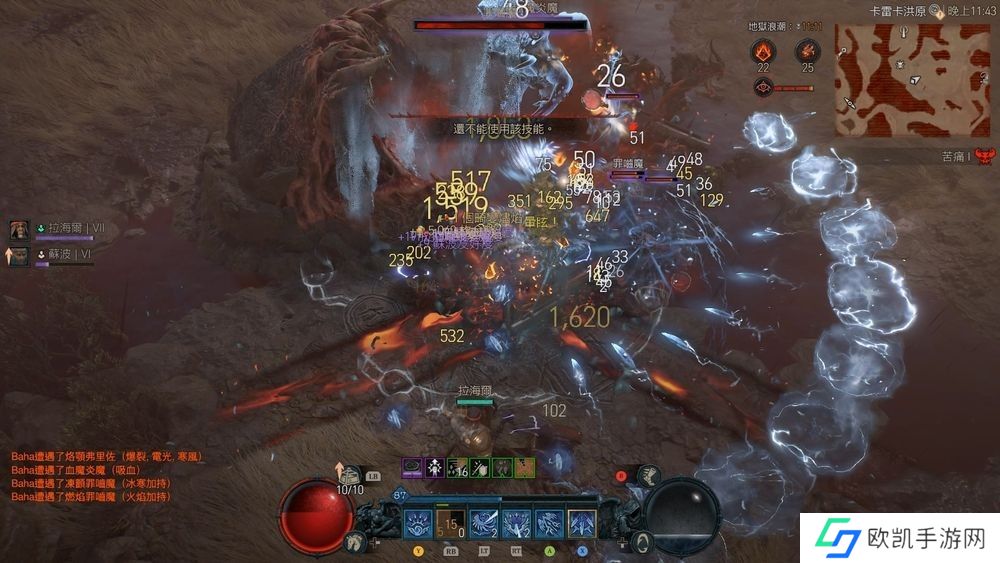1000x563 pixels.
Task: Activate the third skill with the swooping bird icon
Action: (x=483, y=523)
